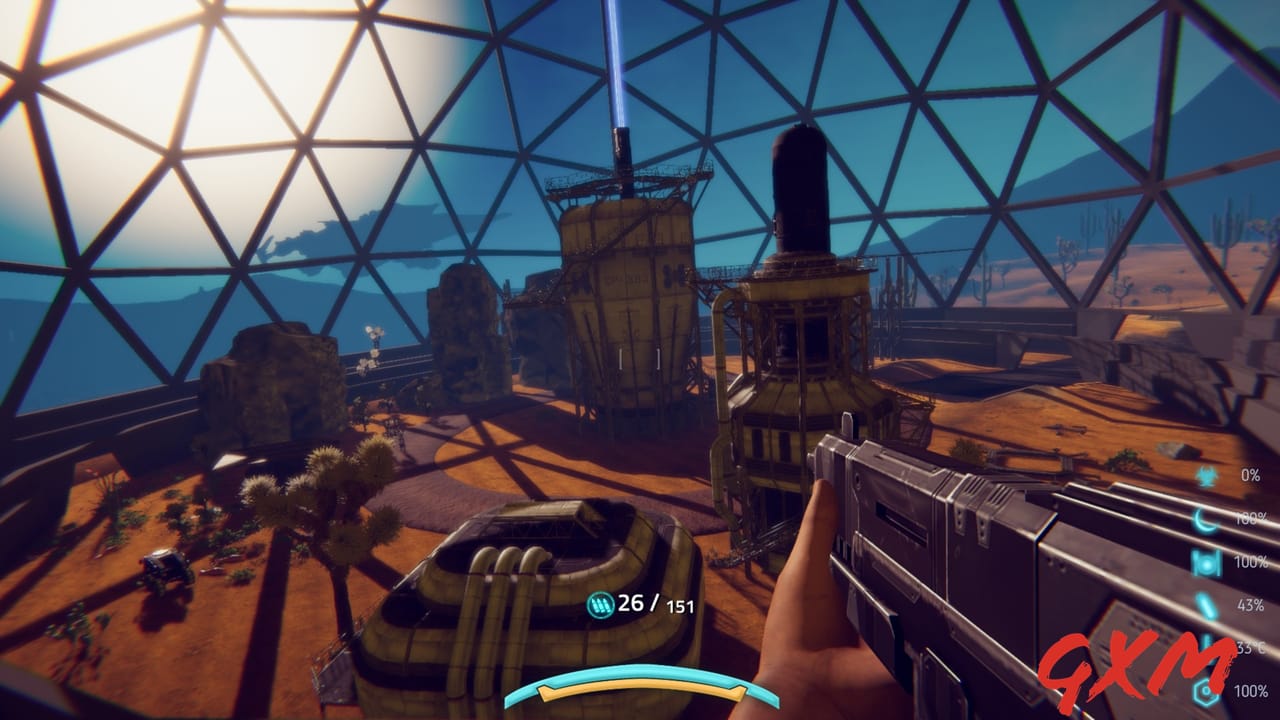Expand the bottom compass arc display

[x=640, y=680]
